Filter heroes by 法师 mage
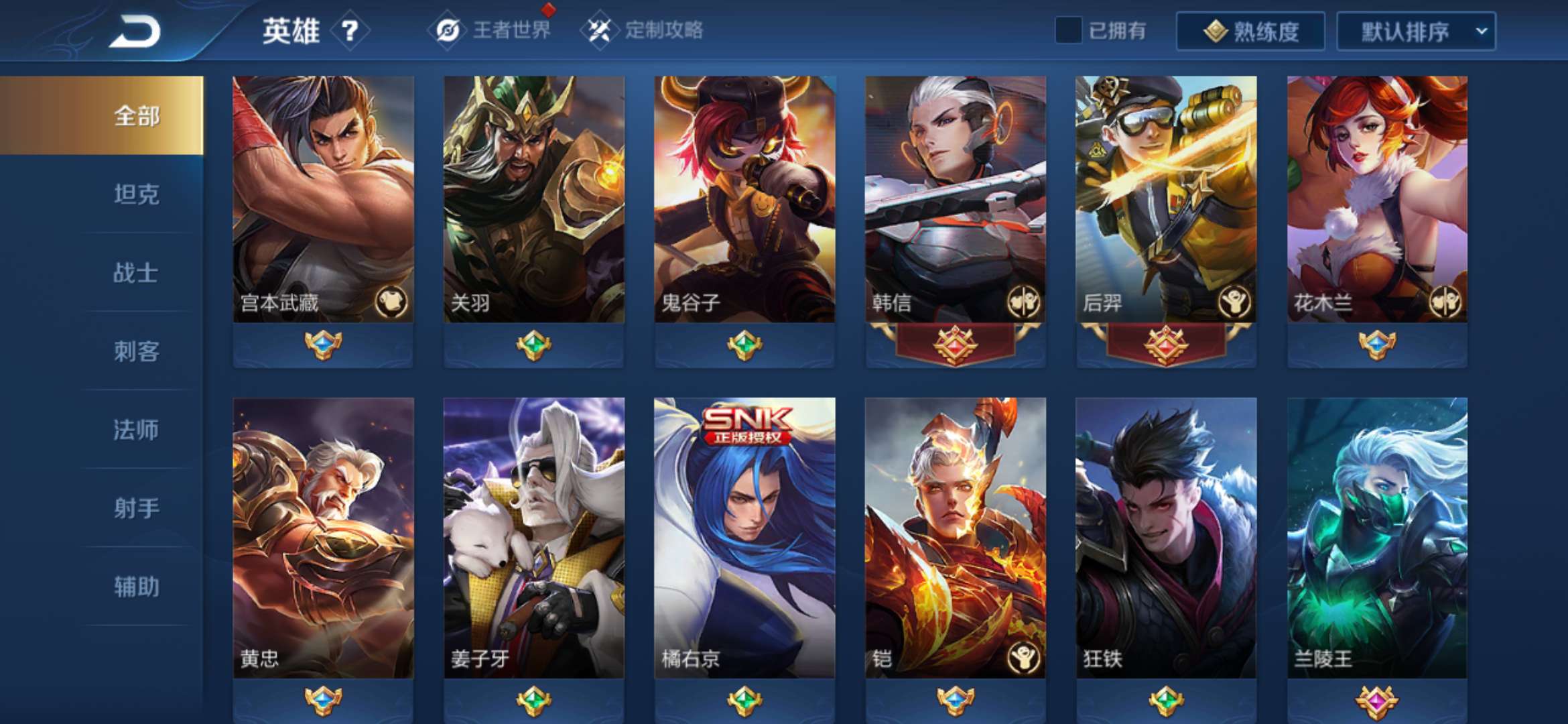Screen dimensions: 1568x724 (136, 430)
